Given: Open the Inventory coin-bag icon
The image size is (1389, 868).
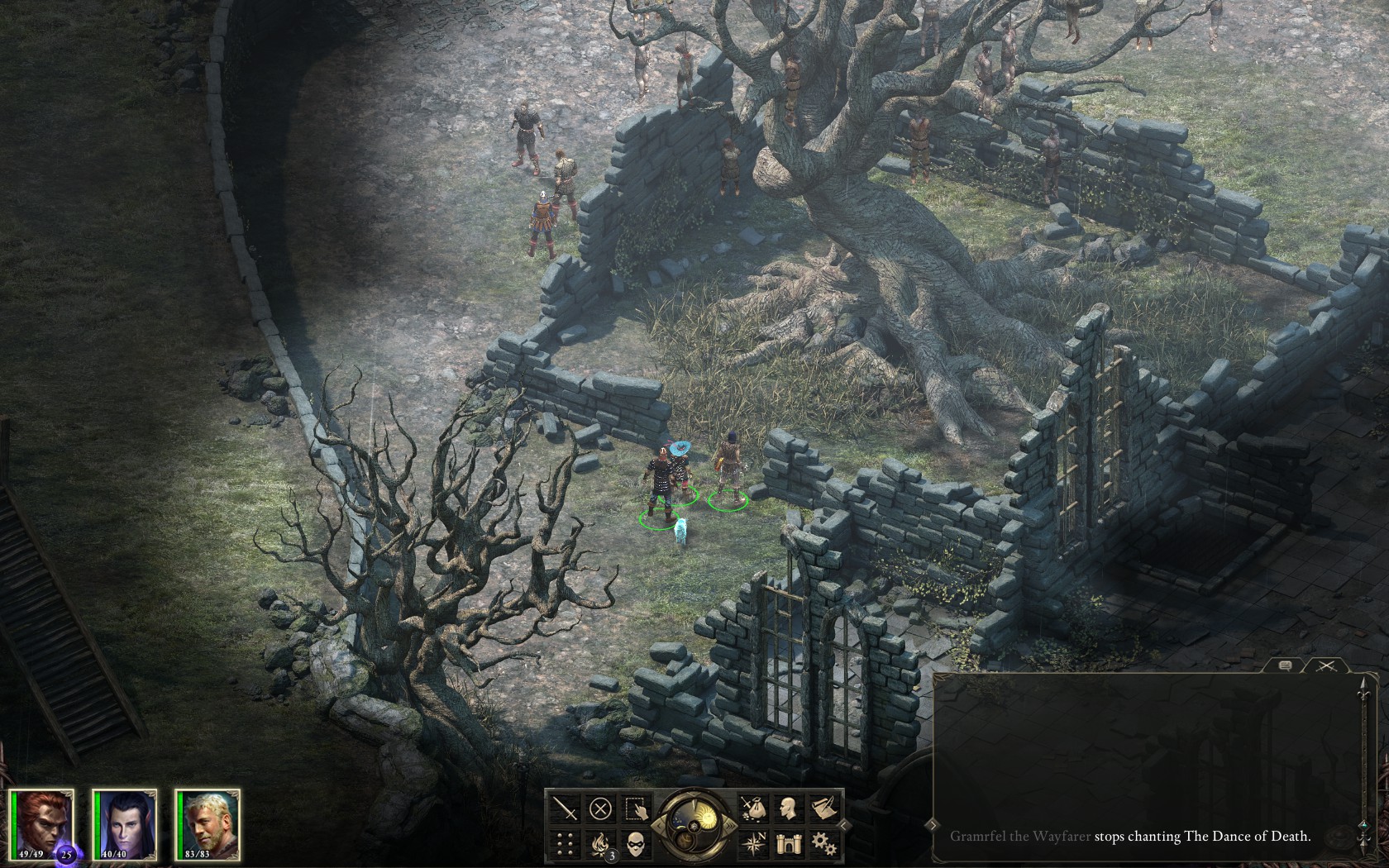Looking at the screenshot, I should [754, 808].
